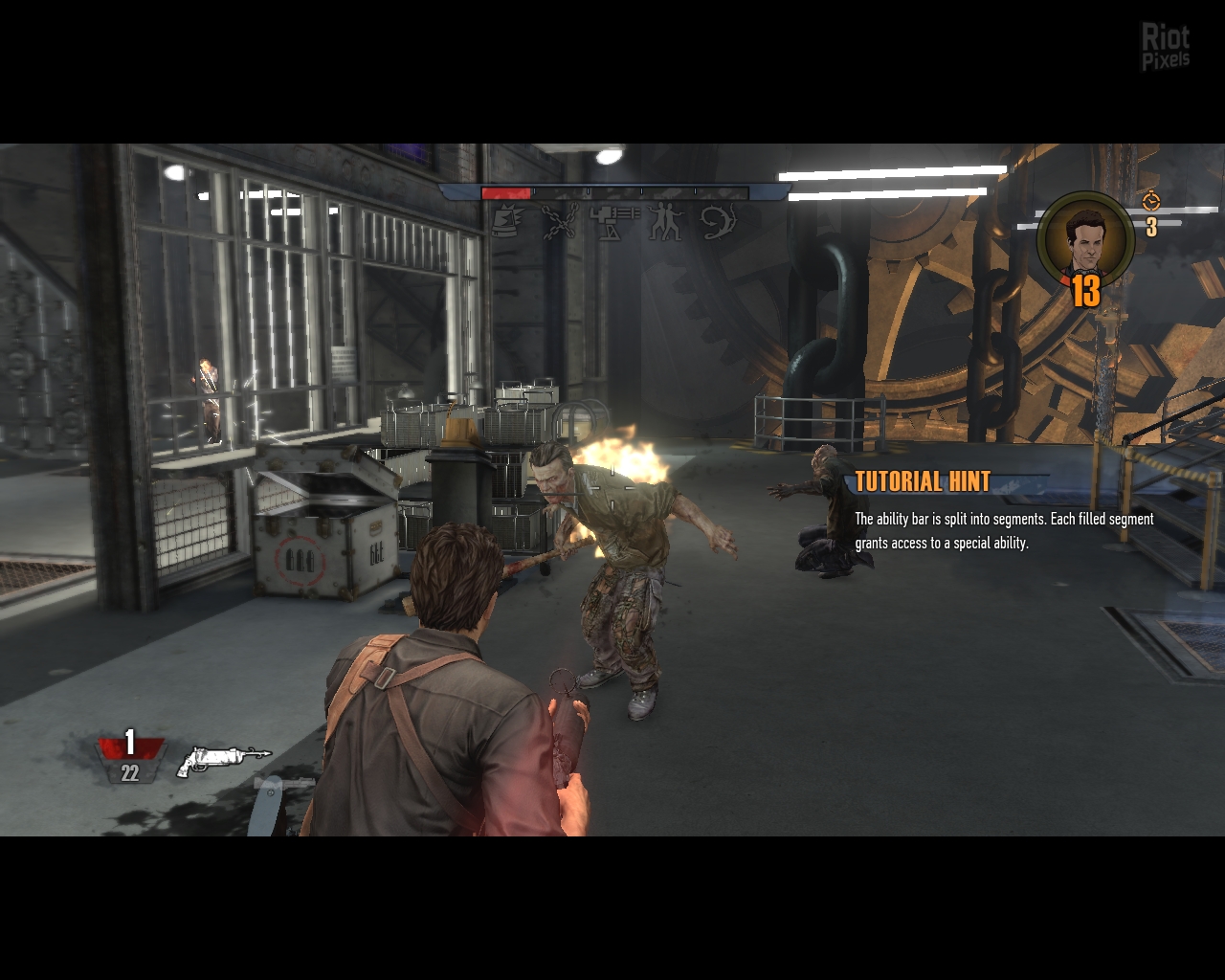Select the crossed chains ability
Viewport: 1225px width, 980px height.
[x=560, y=222]
